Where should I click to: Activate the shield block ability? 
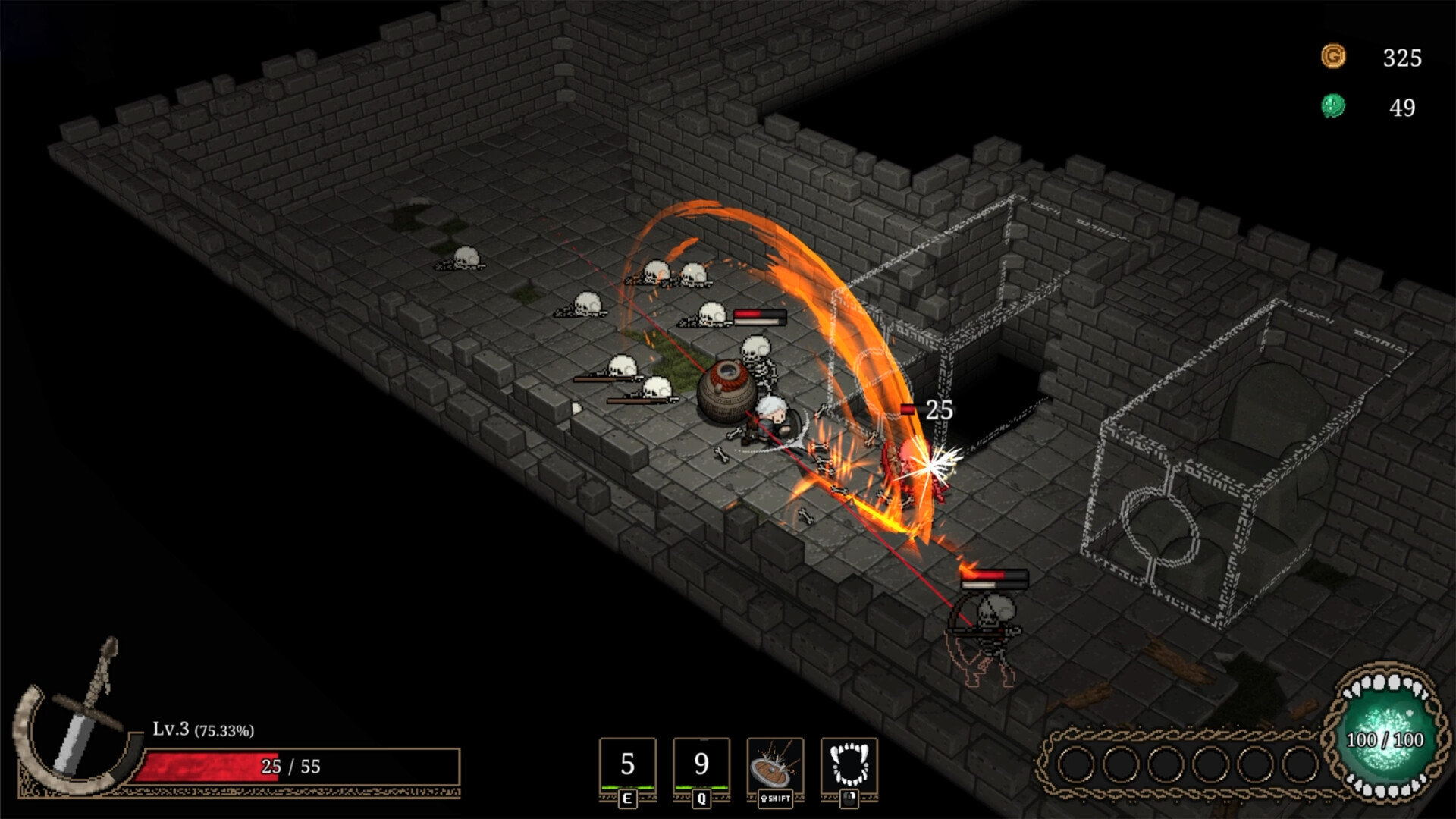click(775, 766)
